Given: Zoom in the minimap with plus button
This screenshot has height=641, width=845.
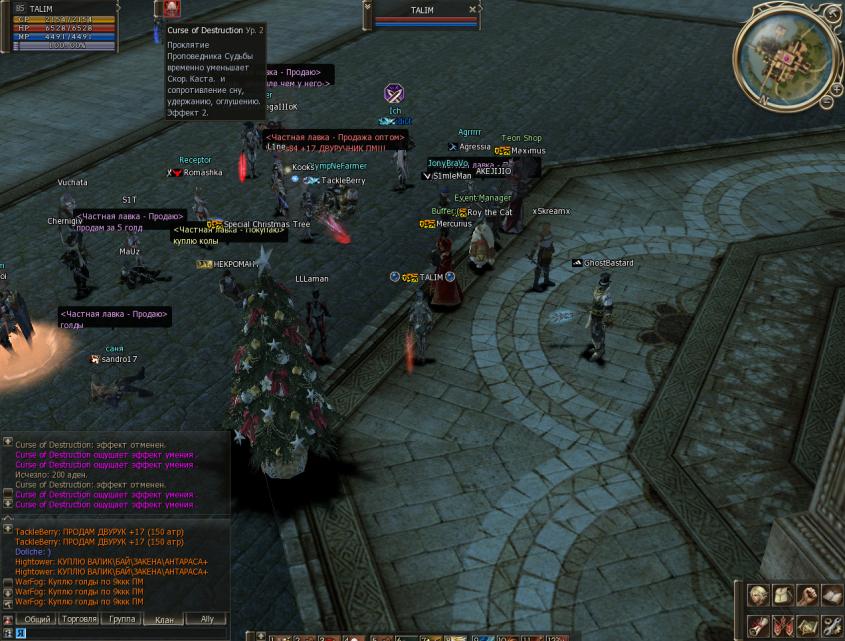Looking at the screenshot, I should 836,87.
